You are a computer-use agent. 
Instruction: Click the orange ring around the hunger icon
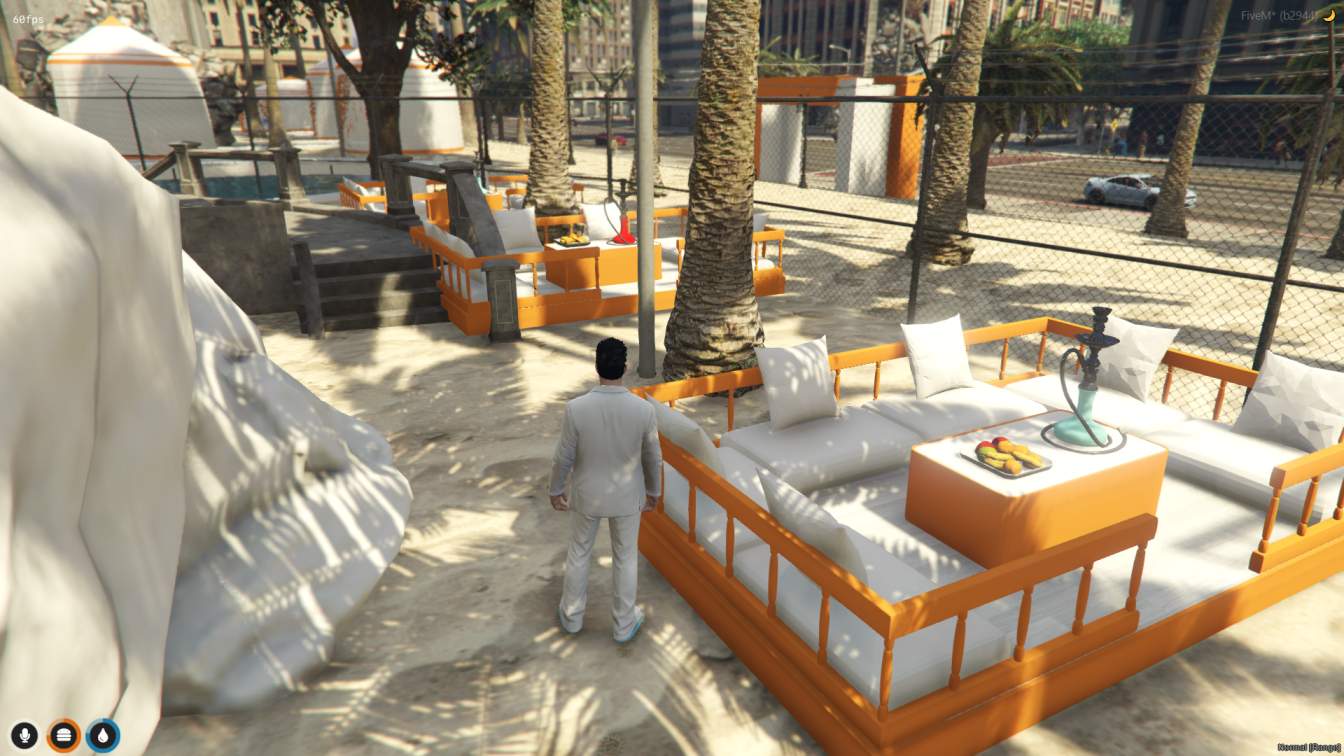[x=62, y=721]
